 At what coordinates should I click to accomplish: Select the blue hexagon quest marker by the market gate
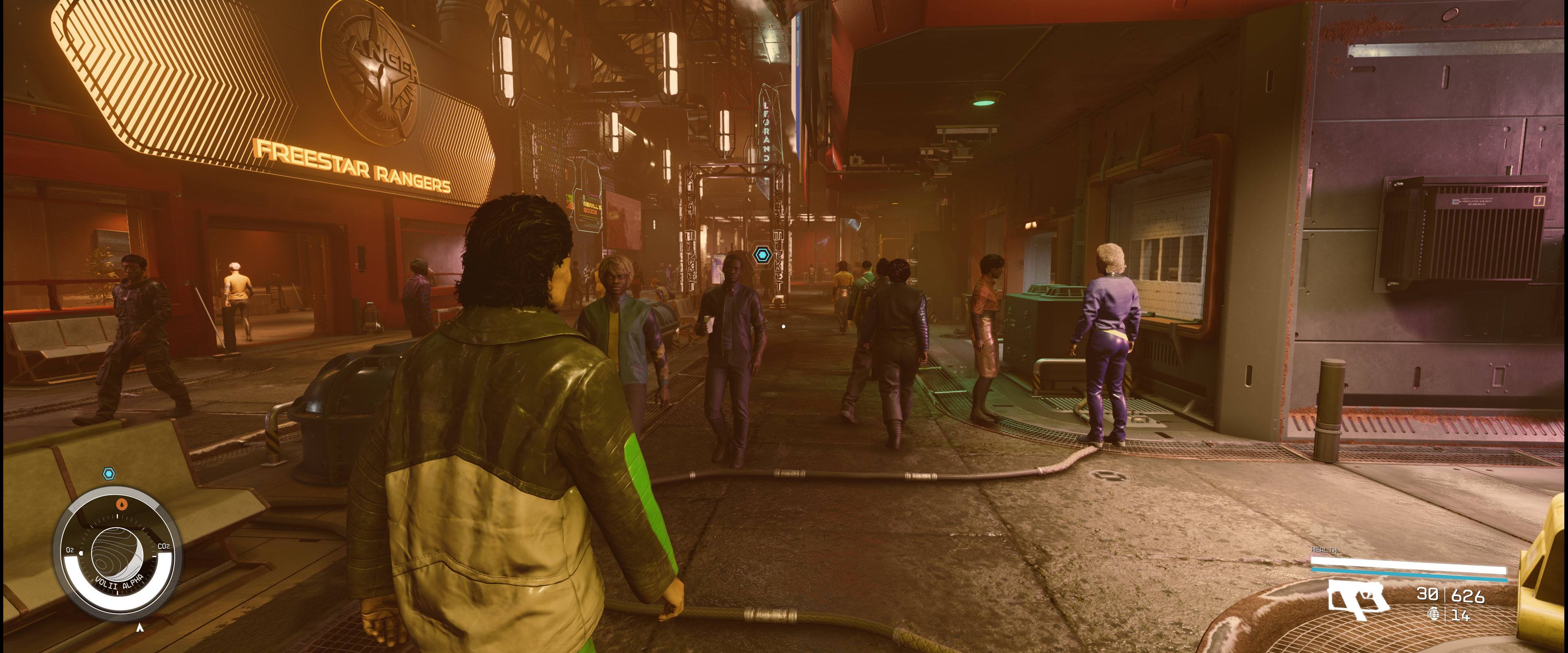click(x=762, y=254)
